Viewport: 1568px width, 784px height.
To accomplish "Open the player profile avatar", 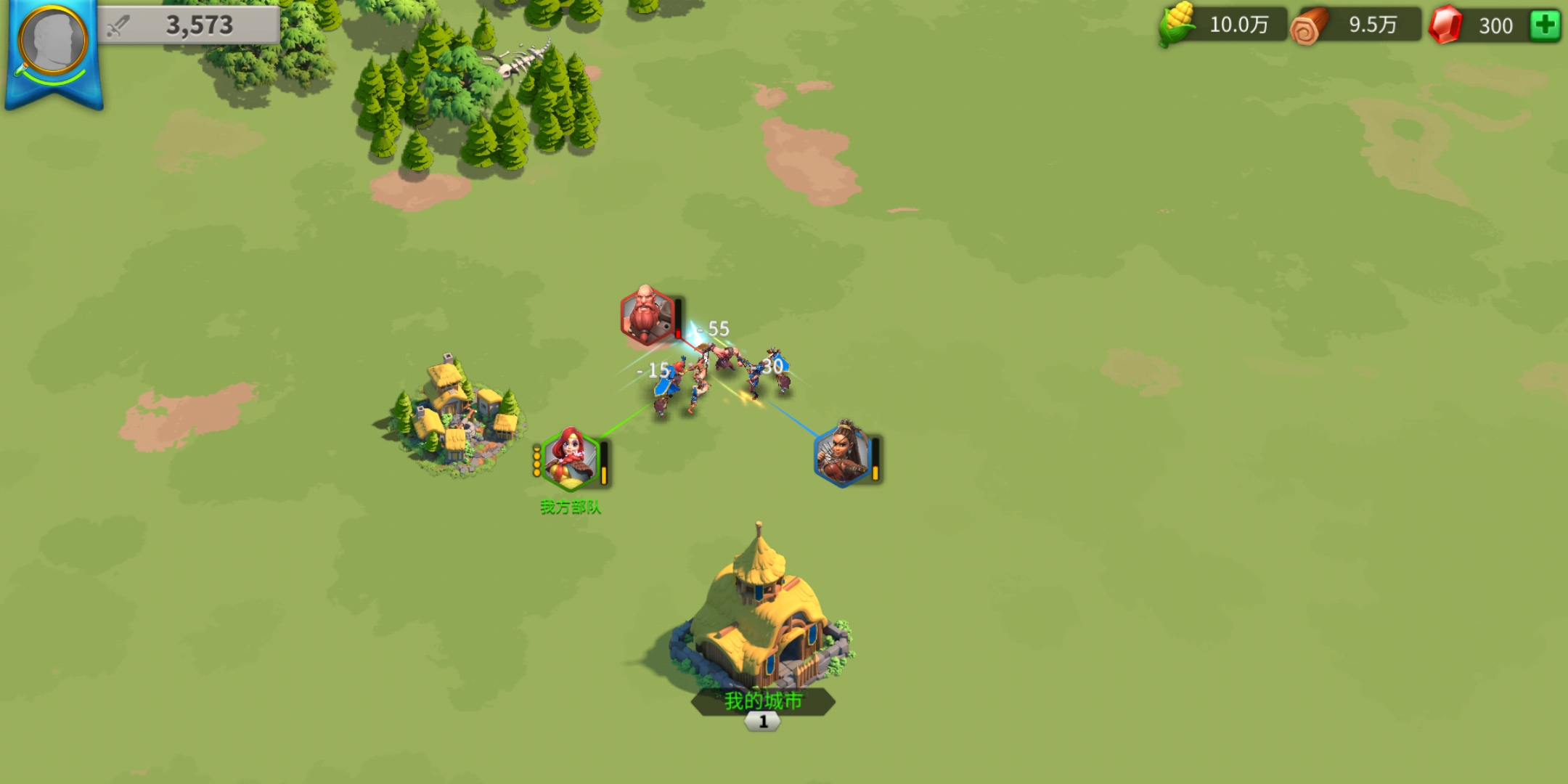I will click(x=53, y=42).
